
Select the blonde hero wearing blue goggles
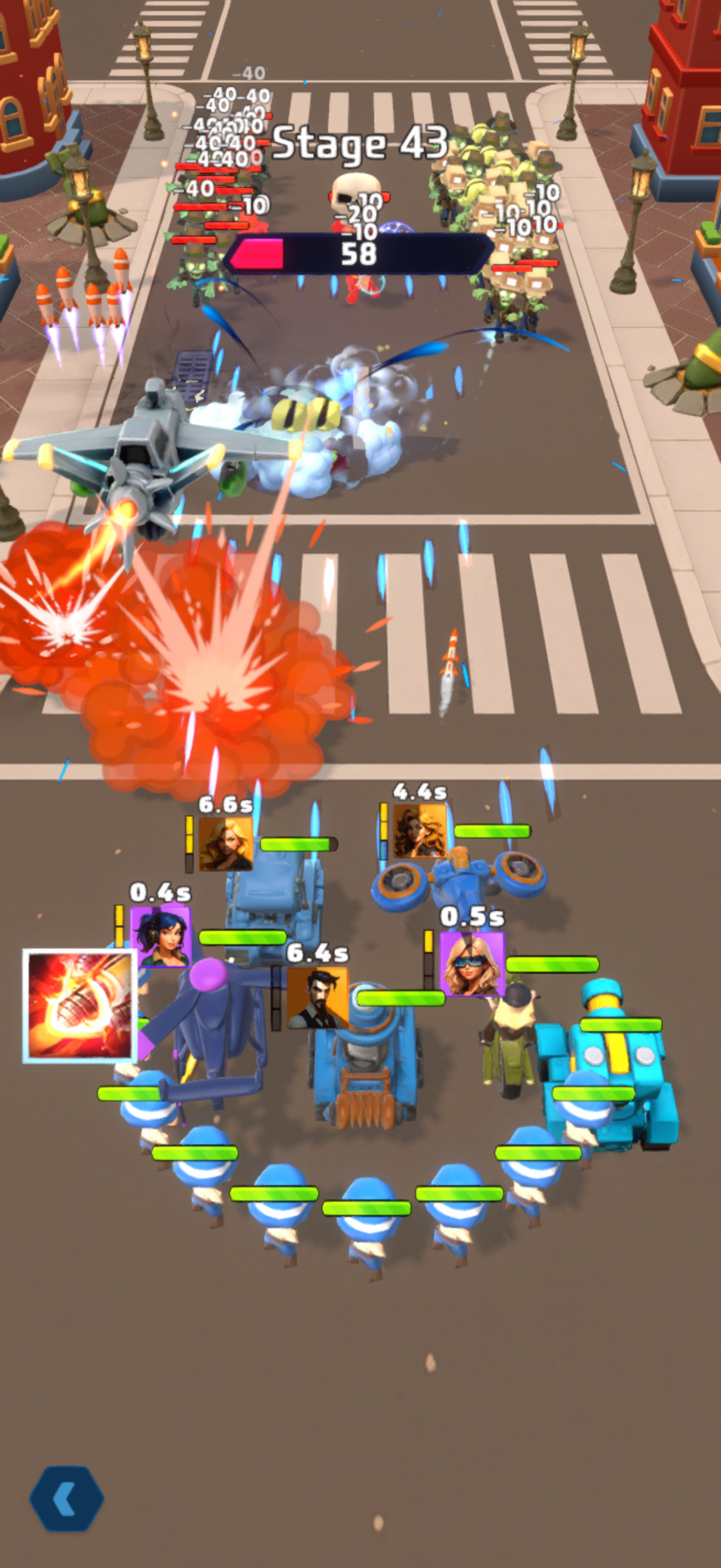point(472,963)
